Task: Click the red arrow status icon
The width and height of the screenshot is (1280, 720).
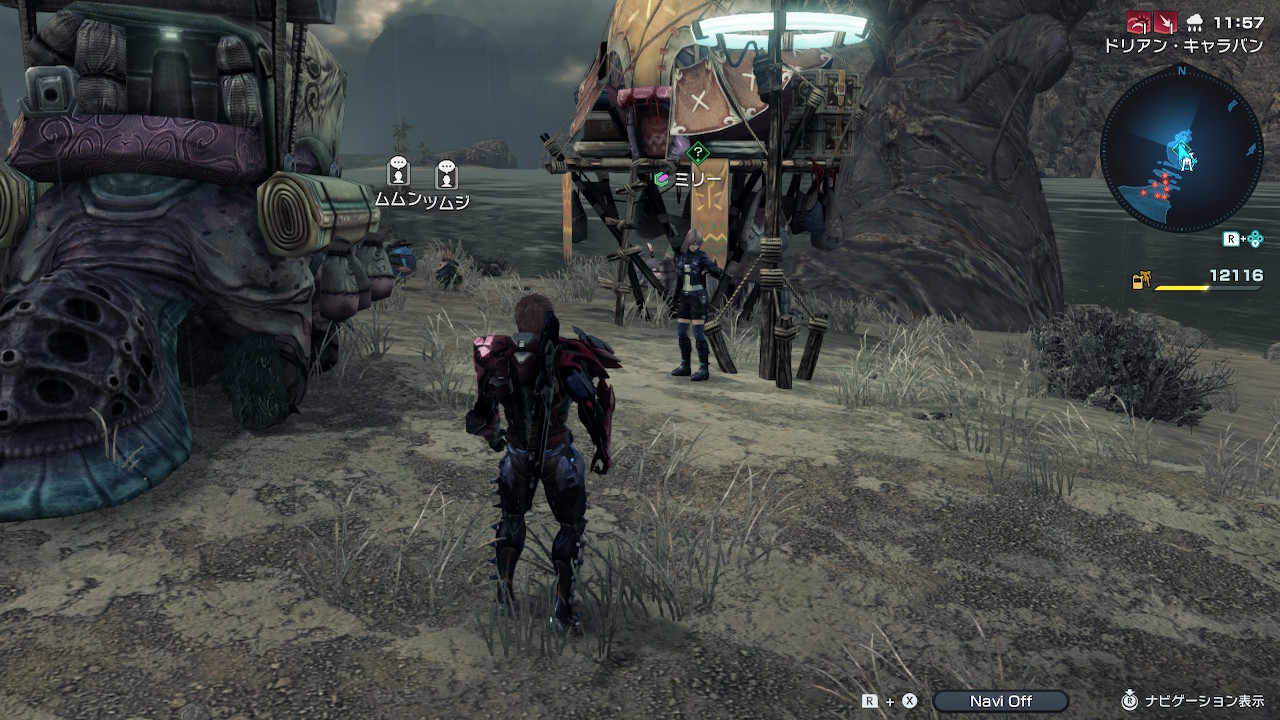Action: click(1164, 22)
